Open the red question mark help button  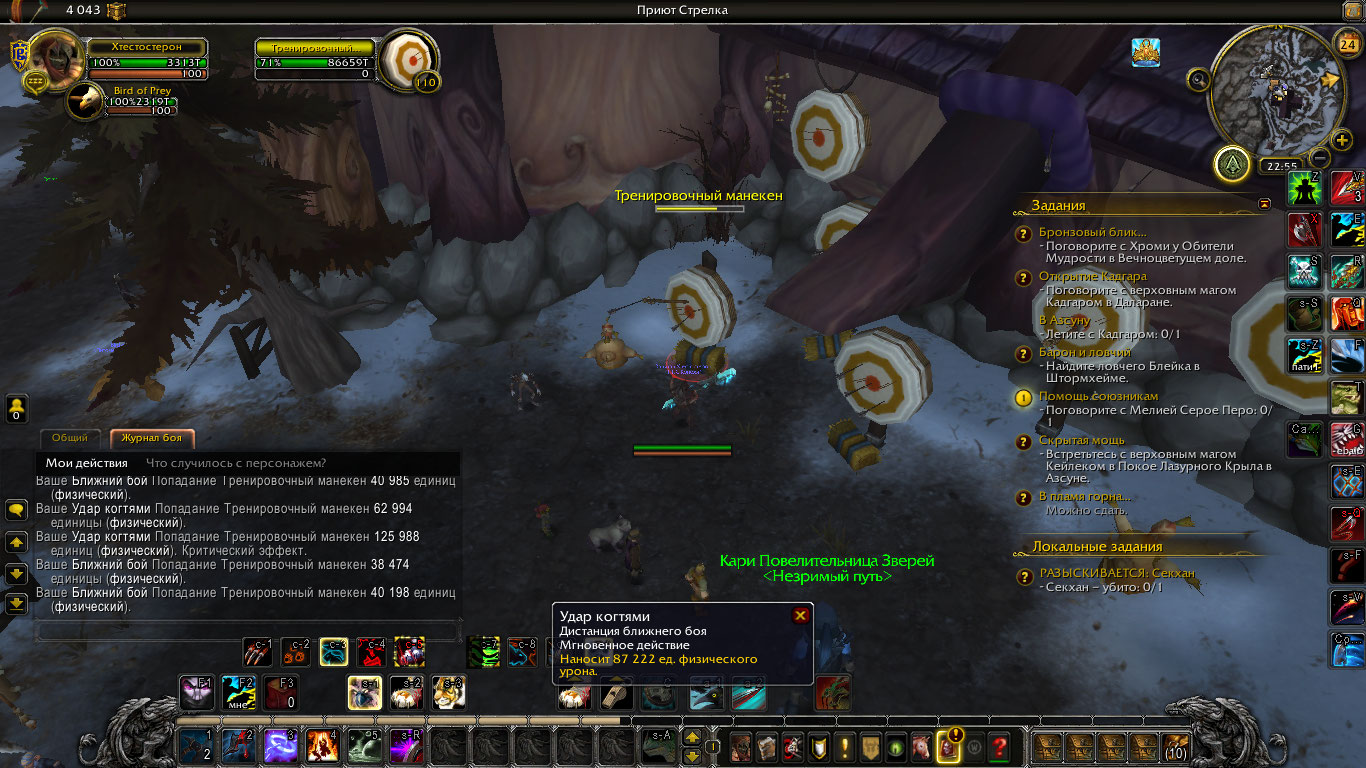(x=998, y=746)
